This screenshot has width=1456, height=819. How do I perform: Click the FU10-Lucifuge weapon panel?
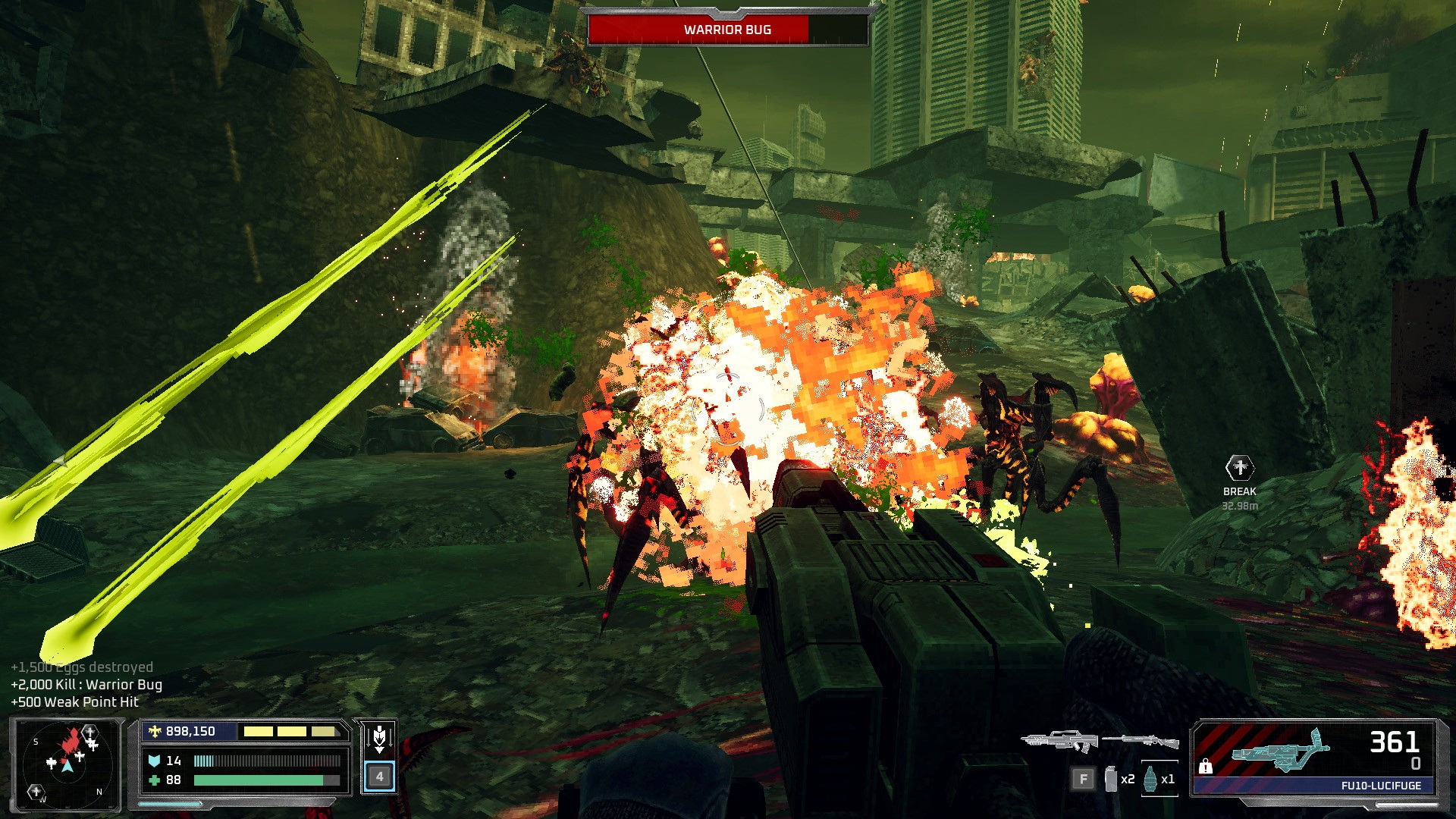tap(1314, 758)
